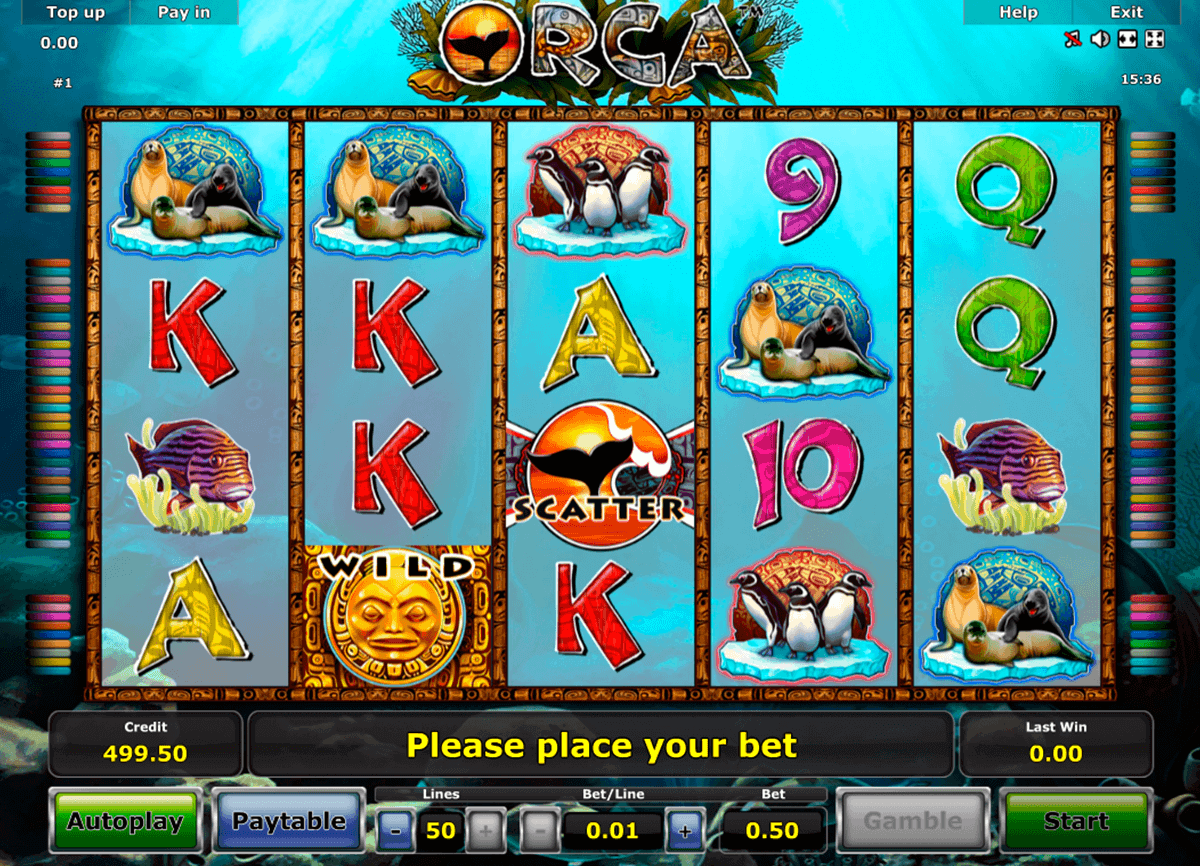
Task: Click the greyed-out Gamble button
Action: 912,822
